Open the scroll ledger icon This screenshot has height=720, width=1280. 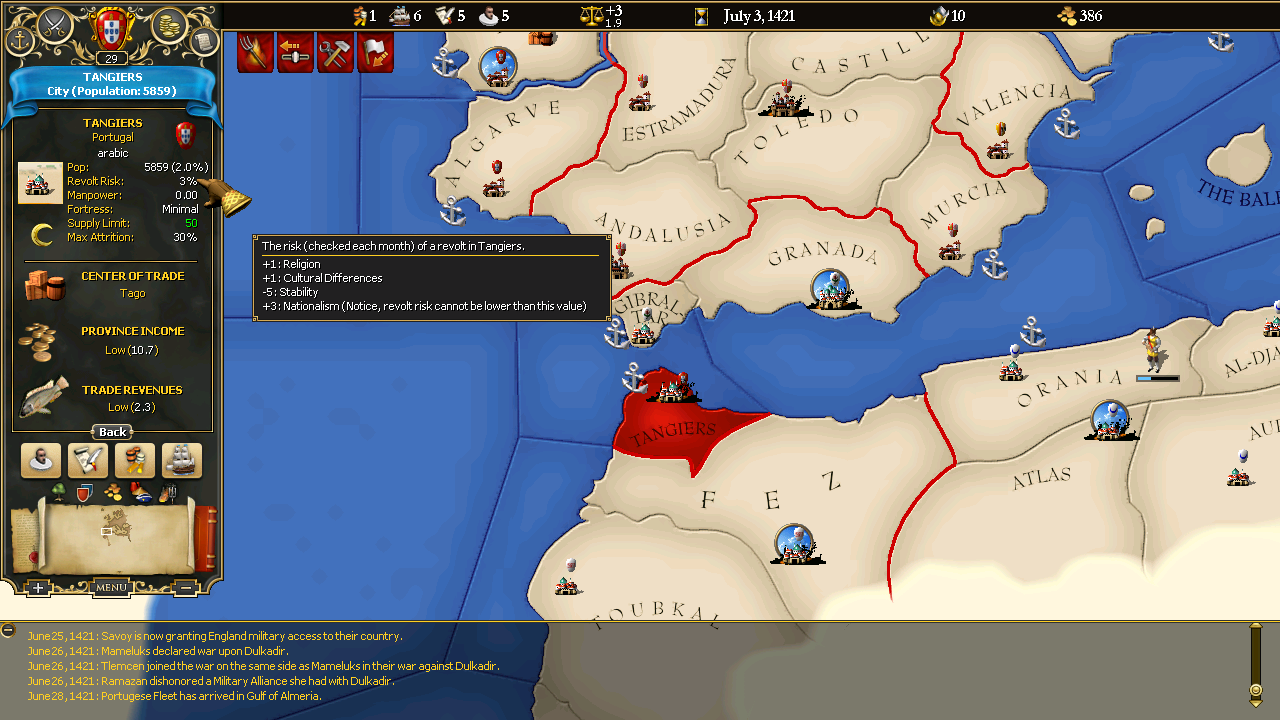pos(203,40)
